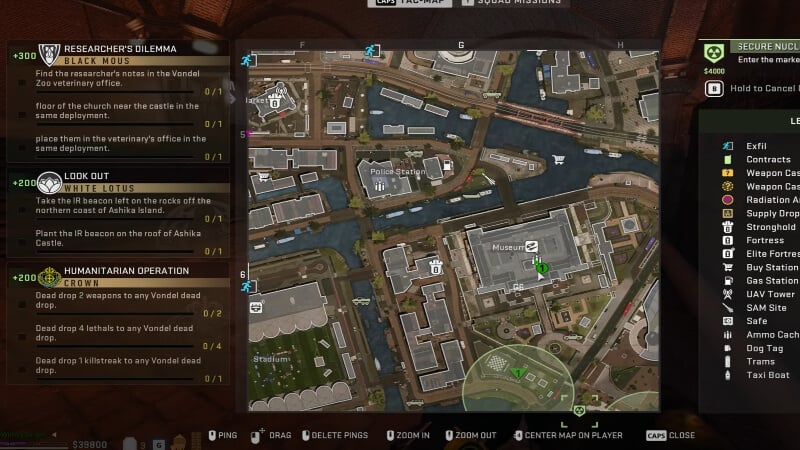
Task: Click the SAM Site legend entry
Action: coord(764,308)
